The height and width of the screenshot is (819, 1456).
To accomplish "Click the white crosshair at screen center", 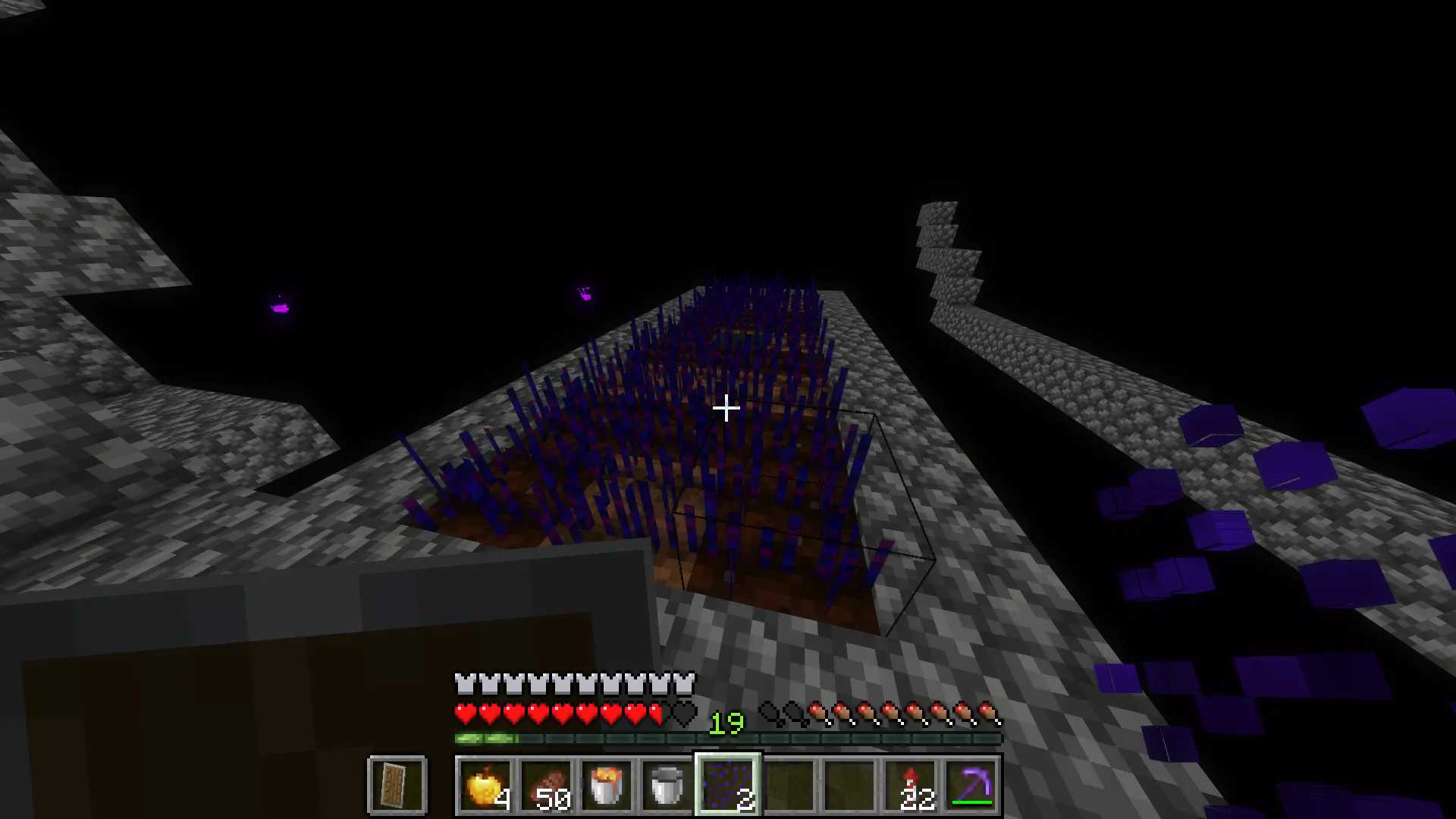I will click(x=726, y=409).
